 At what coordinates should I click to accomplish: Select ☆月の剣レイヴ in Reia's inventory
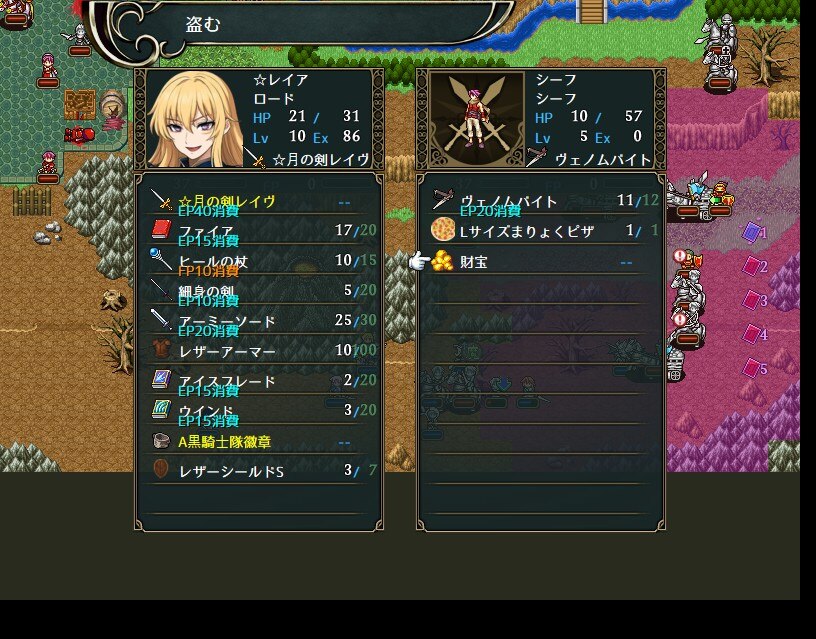(x=258, y=202)
